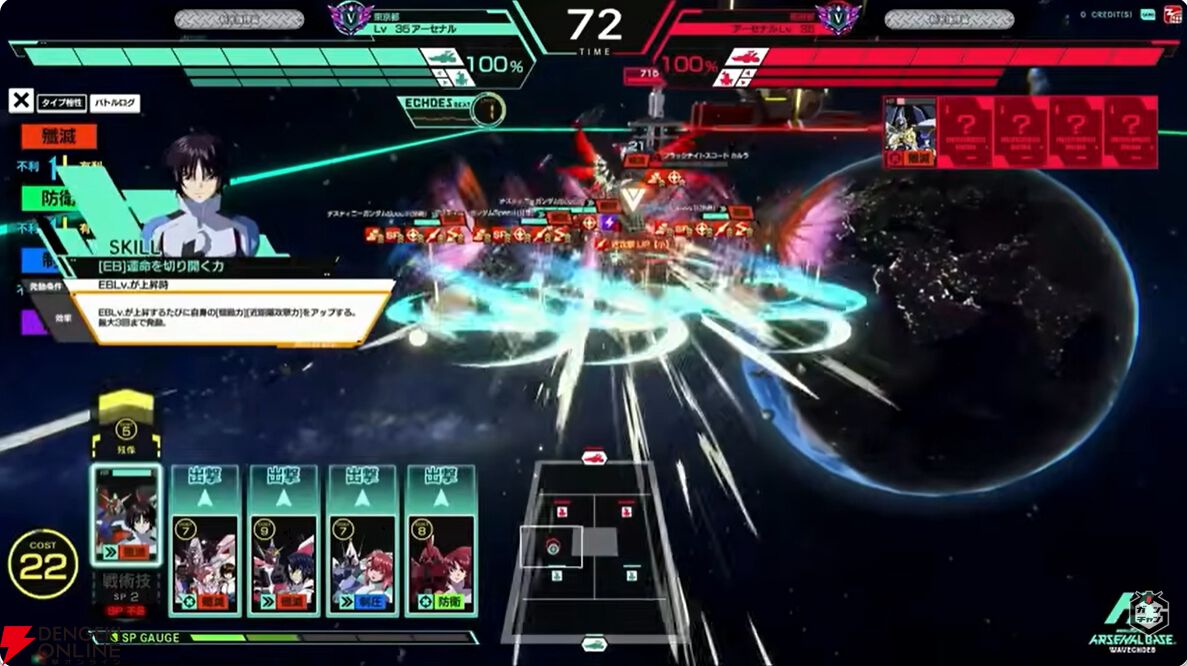Viewport: 1187px width, 666px height.
Task: Choose the cost 7 制圧 unit card
Action: coord(363,540)
